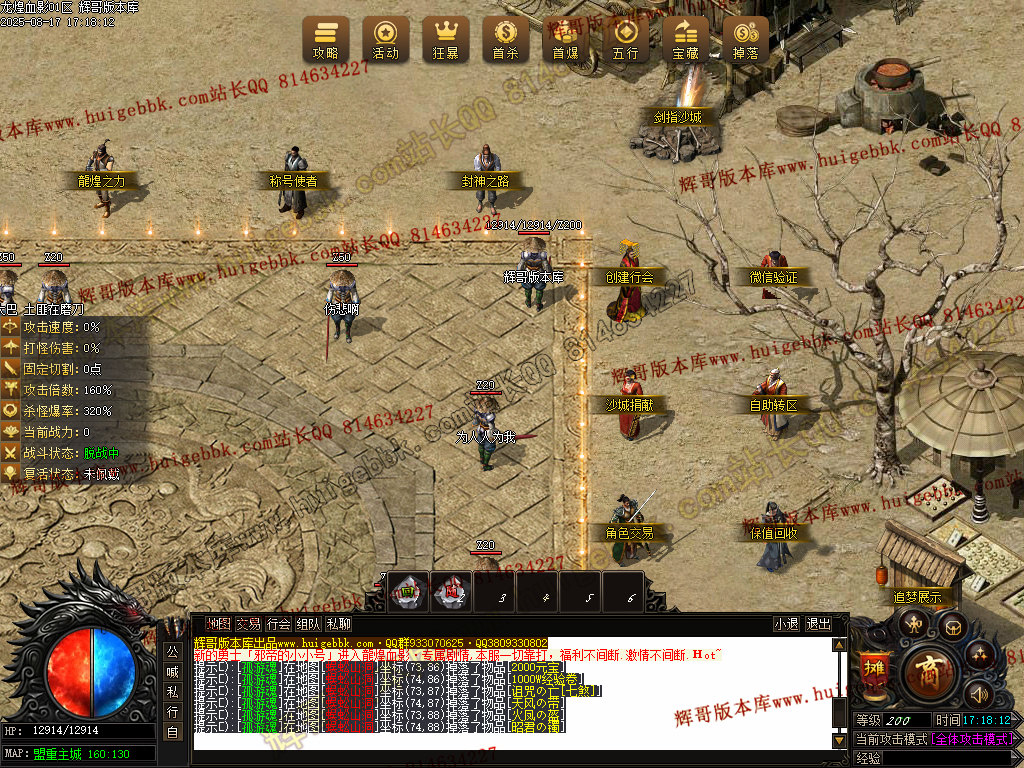This screenshot has height=768, width=1024.
Task: Open the 首爆 first-drop panel
Action: click(x=566, y=40)
